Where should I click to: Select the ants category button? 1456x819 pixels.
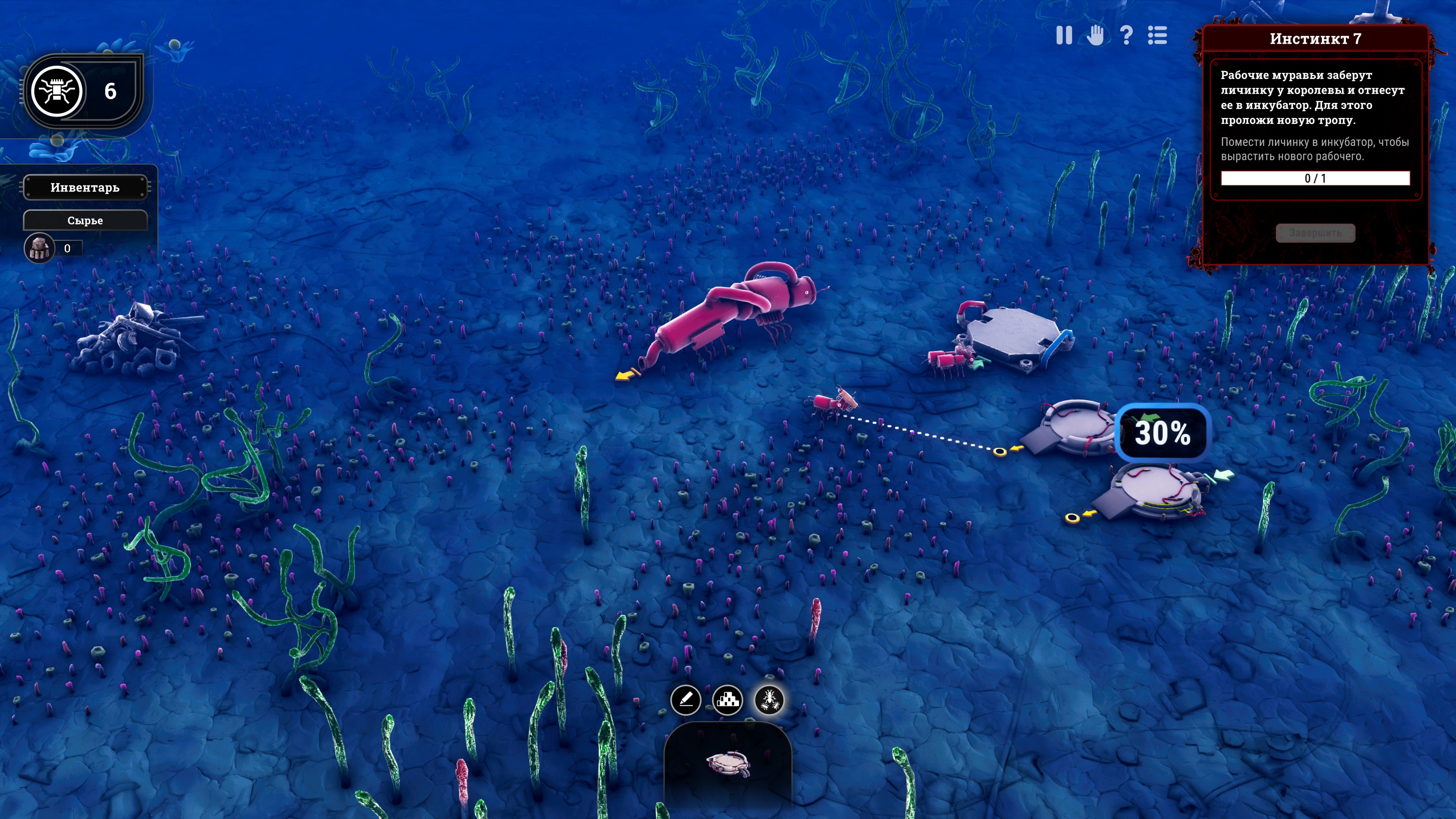click(x=769, y=700)
